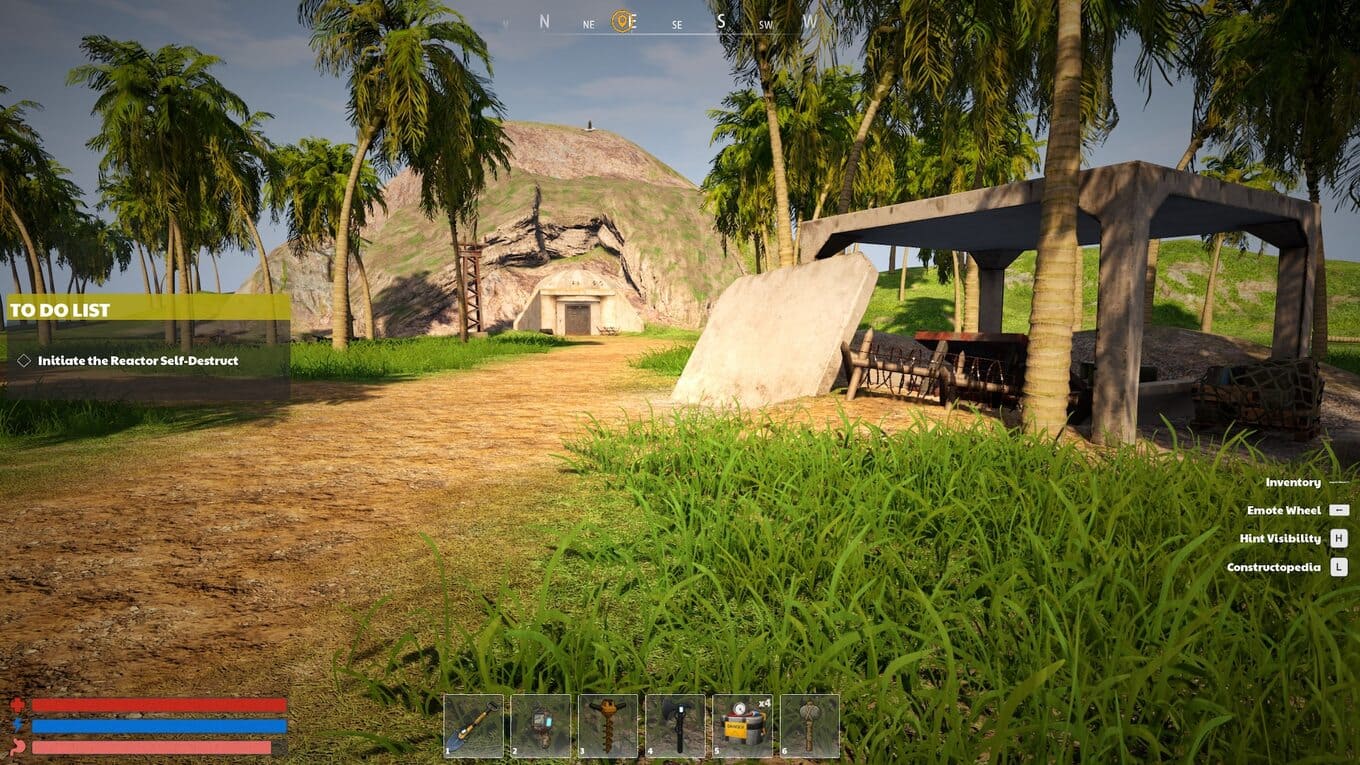Viewport: 1360px width, 765px height.
Task: Equip the handheld scanner device from the hotbar
Action: tap(540, 725)
